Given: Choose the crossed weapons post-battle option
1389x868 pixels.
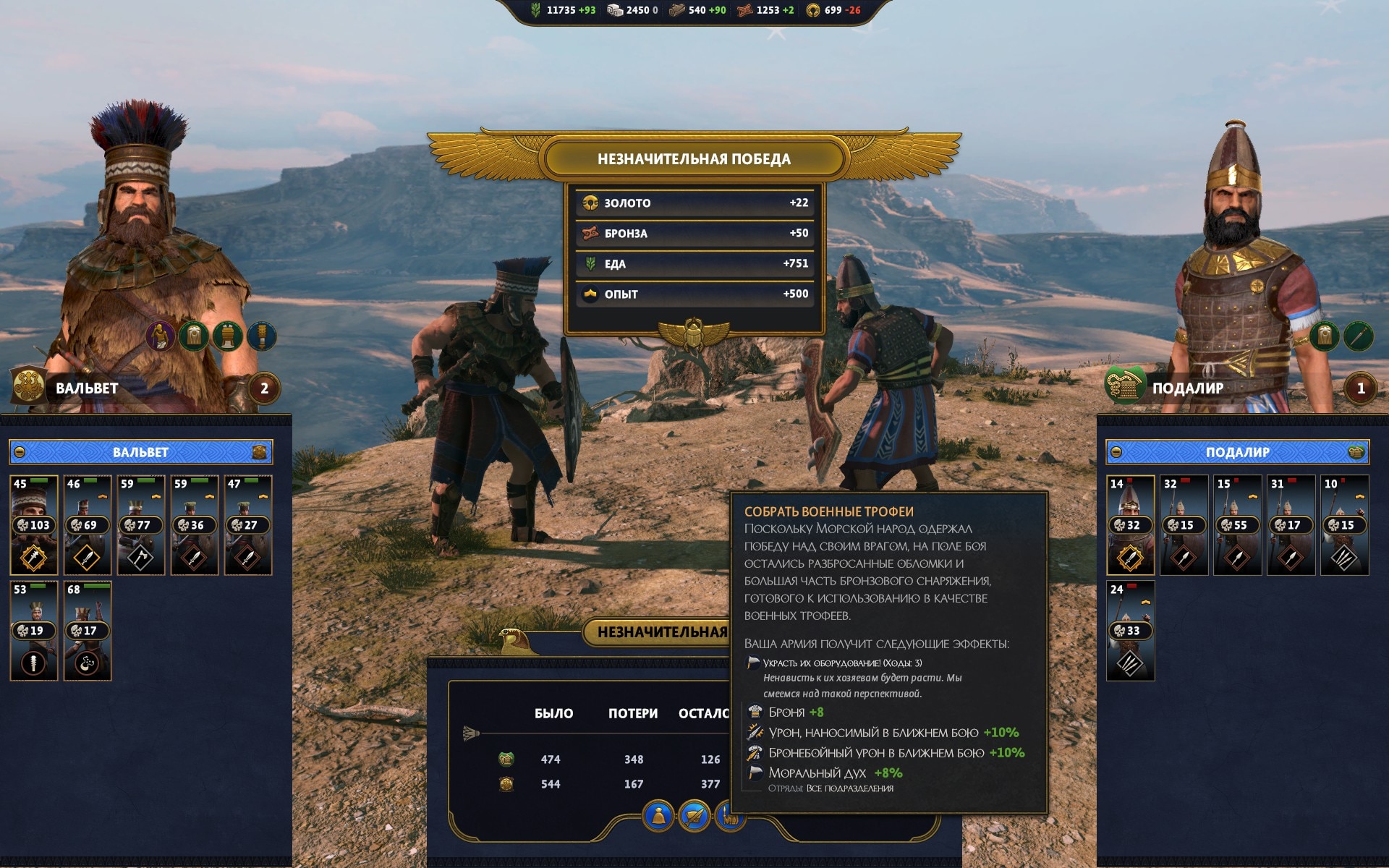Looking at the screenshot, I should point(694,816).
